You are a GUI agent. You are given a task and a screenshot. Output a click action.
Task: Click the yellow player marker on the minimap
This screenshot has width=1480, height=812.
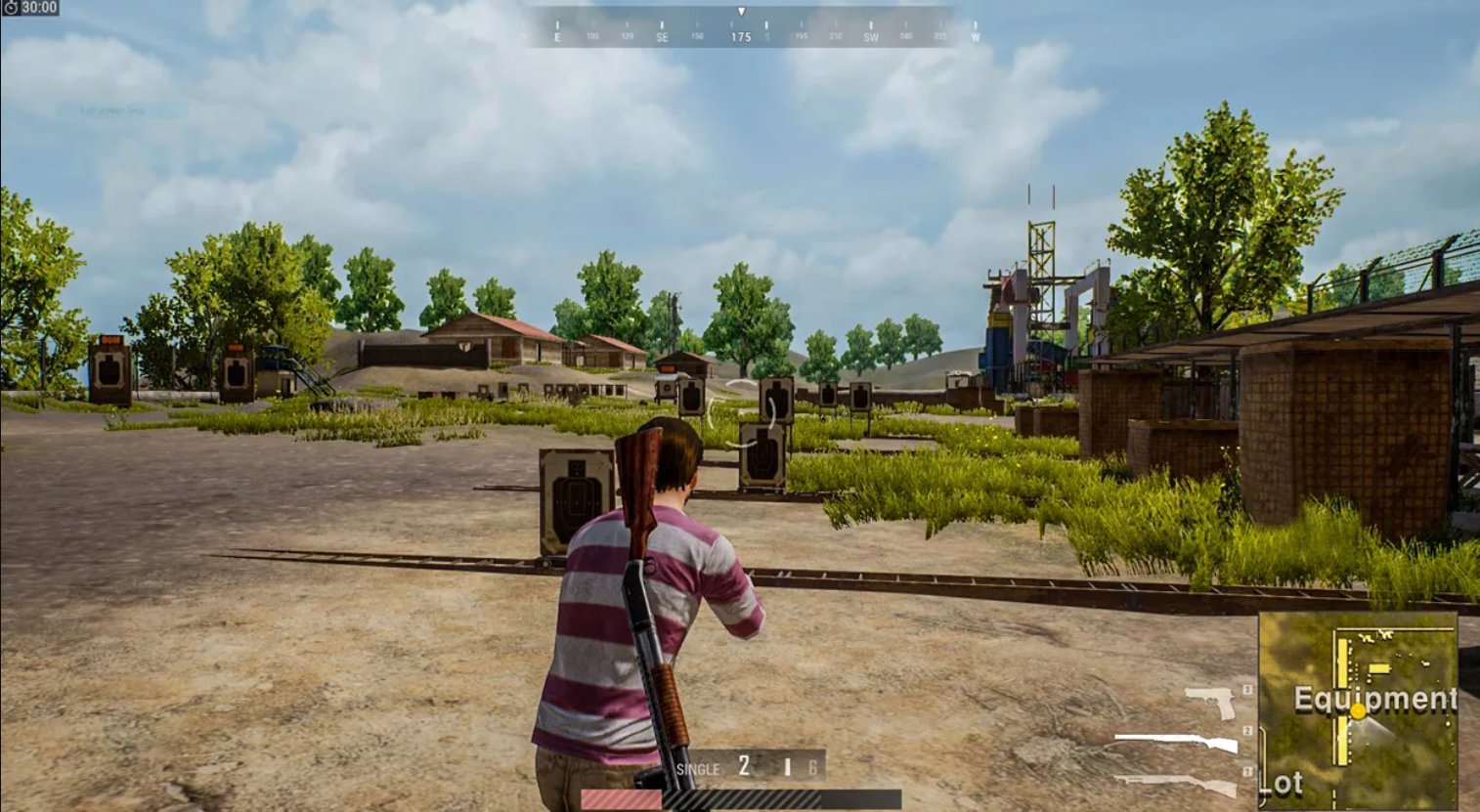[1359, 712]
